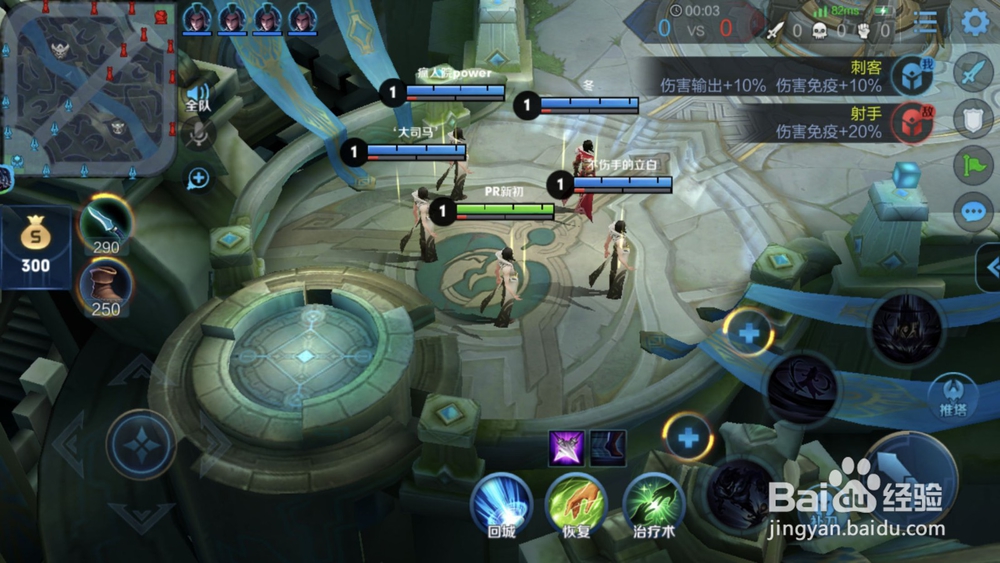This screenshot has height=563, width=1000.
Task: Use the 恢复 restore skill
Action: click(576, 503)
